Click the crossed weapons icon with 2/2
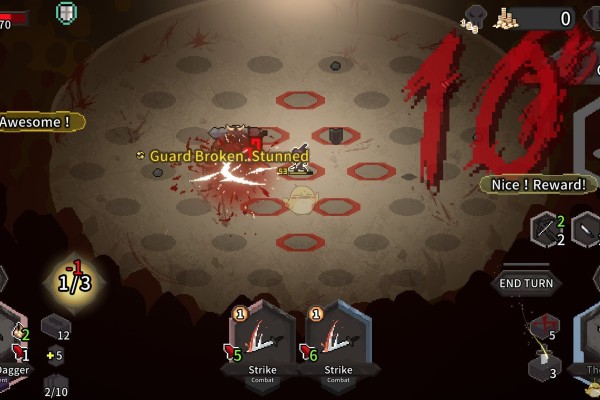The width and height of the screenshot is (600, 400). click(x=550, y=230)
